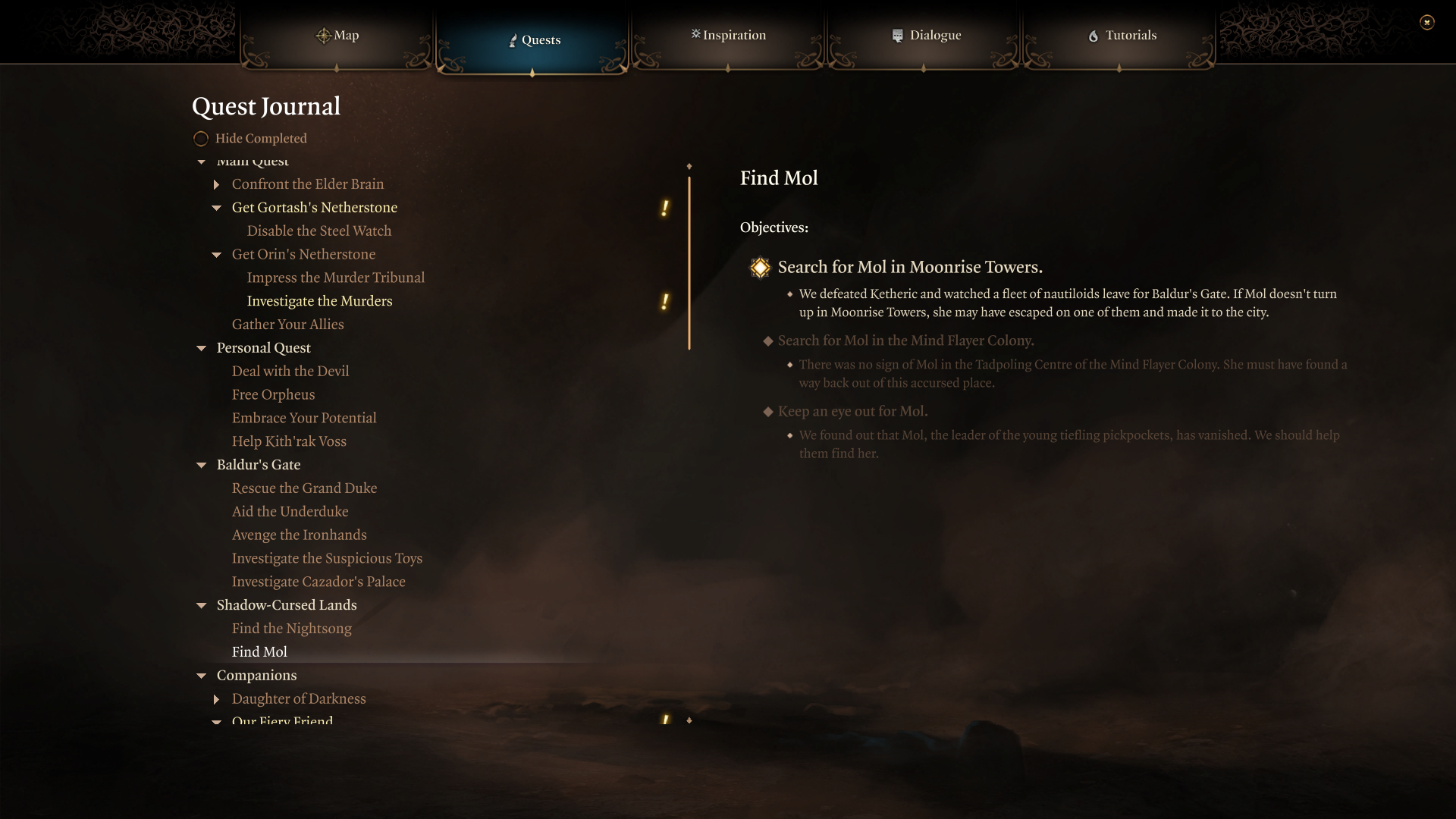Click the exclamation marker beside Get Gortash's Netherstone
The width and height of the screenshot is (1456, 819).
click(x=665, y=209)
